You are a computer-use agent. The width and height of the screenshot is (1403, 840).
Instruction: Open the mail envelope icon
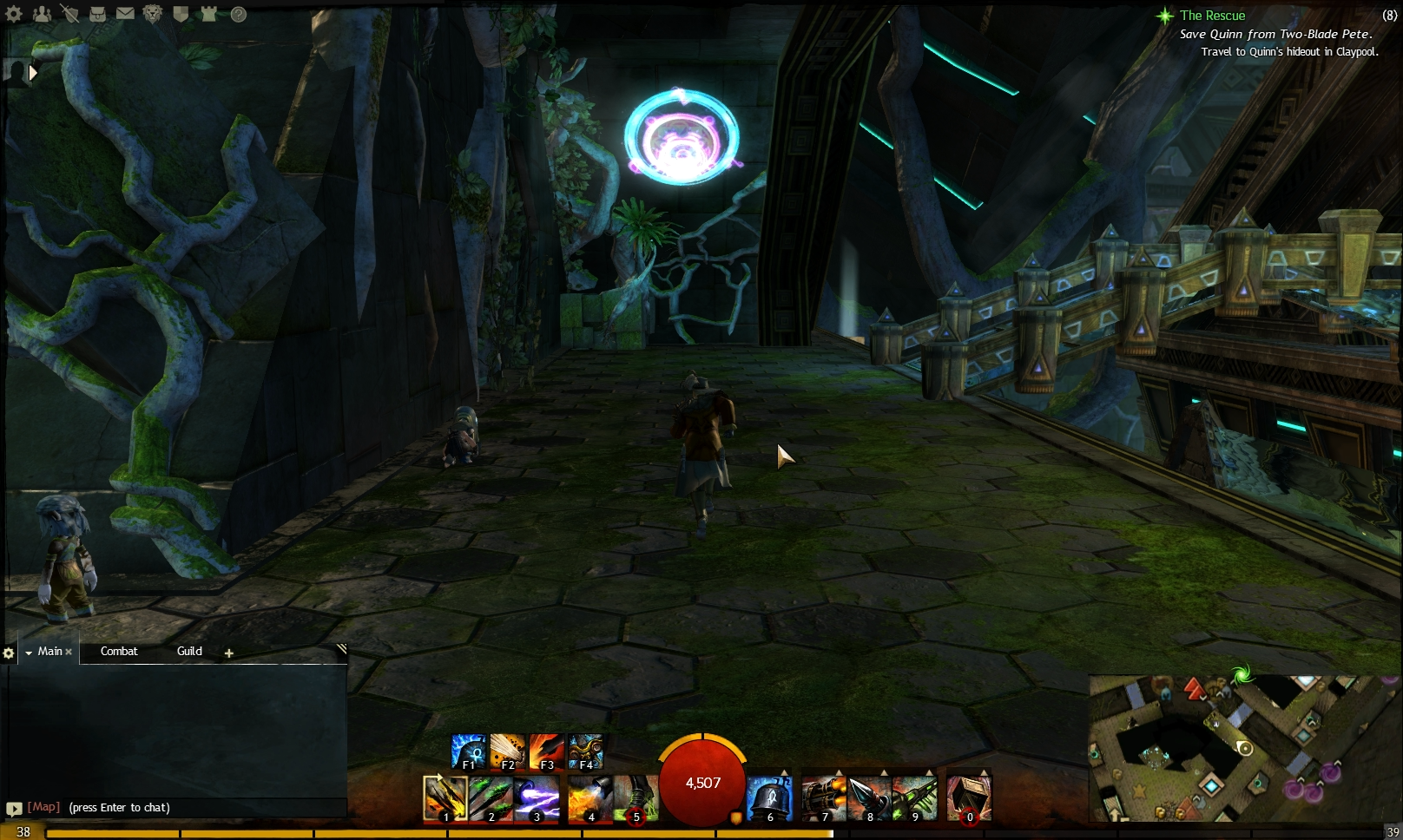tap(125, 13)
